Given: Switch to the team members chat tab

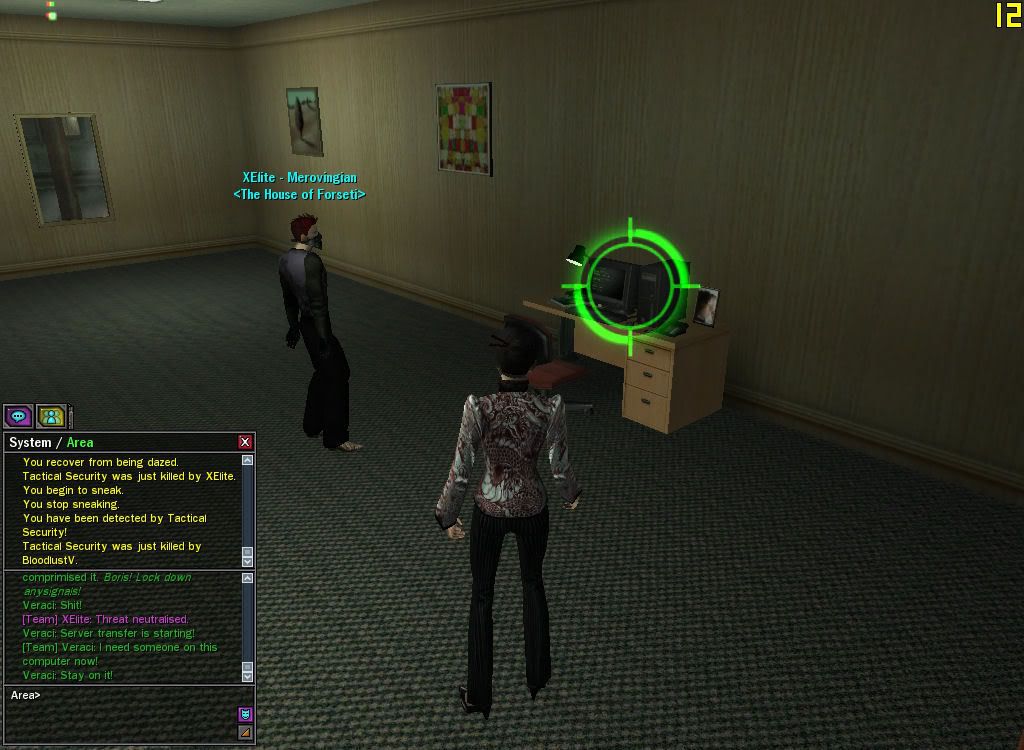Looking at the screenshot, I should pyautogui.click(x=50, y=416).
